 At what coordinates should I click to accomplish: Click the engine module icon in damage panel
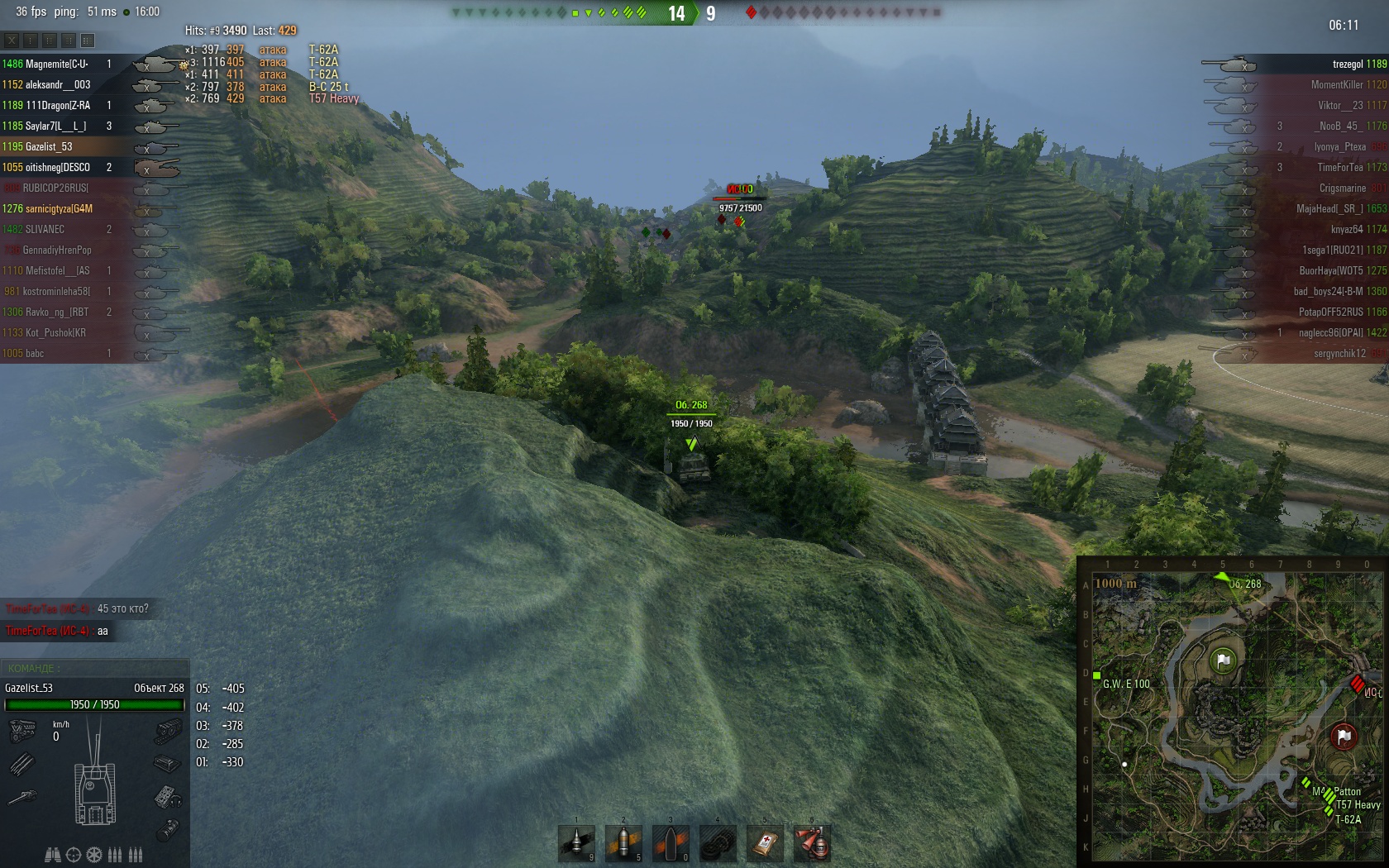click(22, 731)
